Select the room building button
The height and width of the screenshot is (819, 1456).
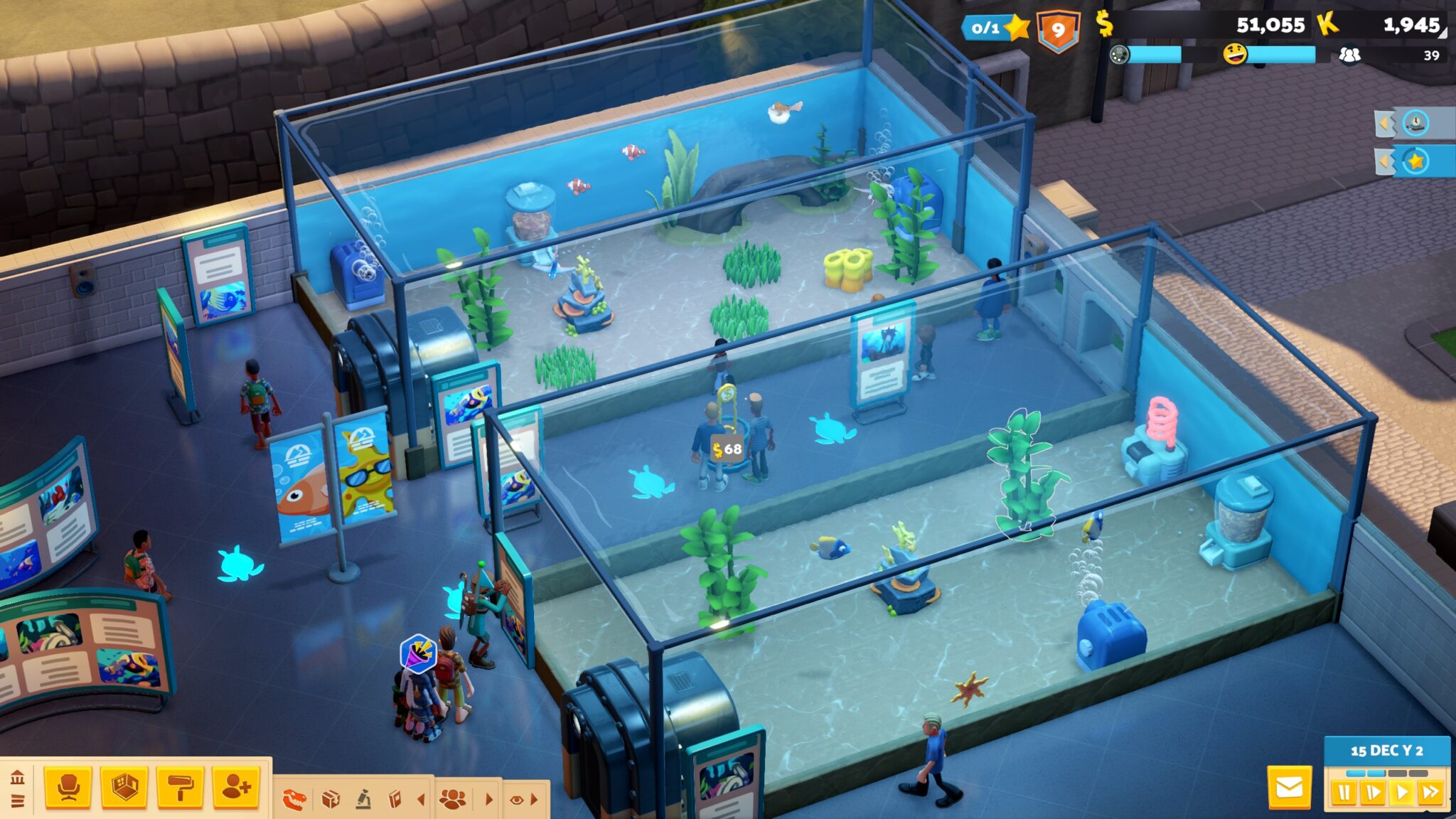124,788
